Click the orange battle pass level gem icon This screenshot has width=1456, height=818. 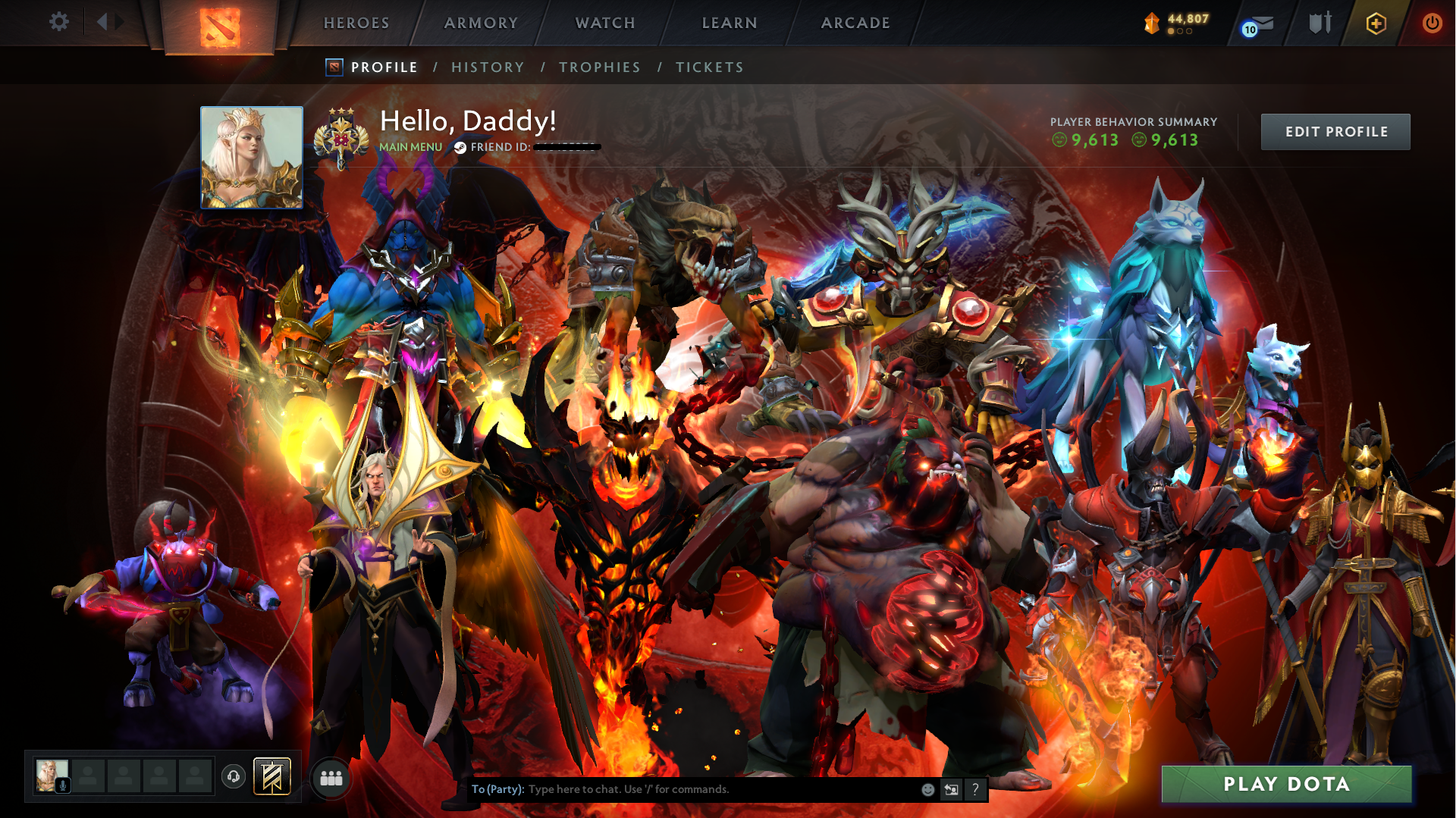tap(1151, 22)
